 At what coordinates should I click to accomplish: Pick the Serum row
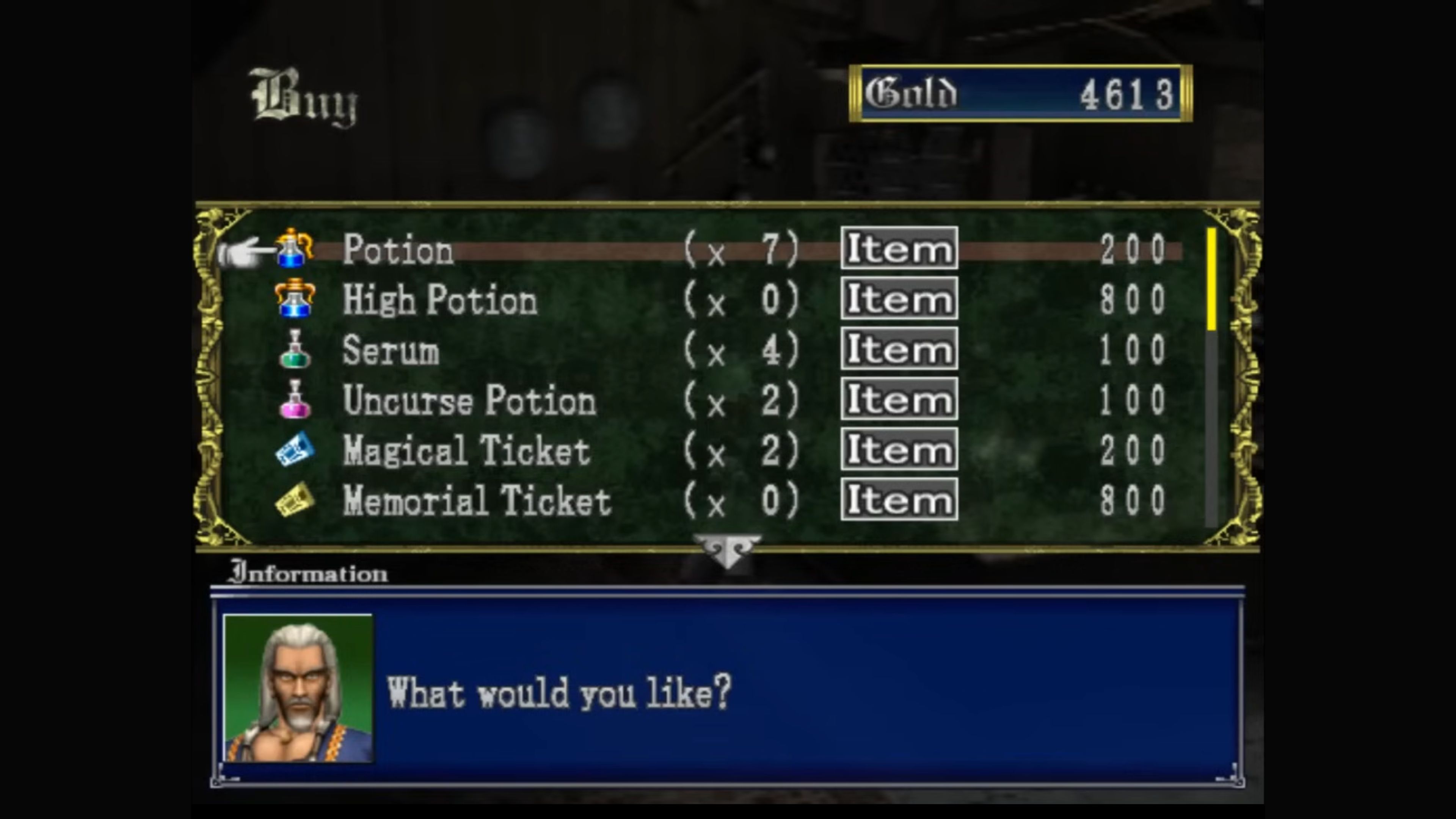(391, 350)
